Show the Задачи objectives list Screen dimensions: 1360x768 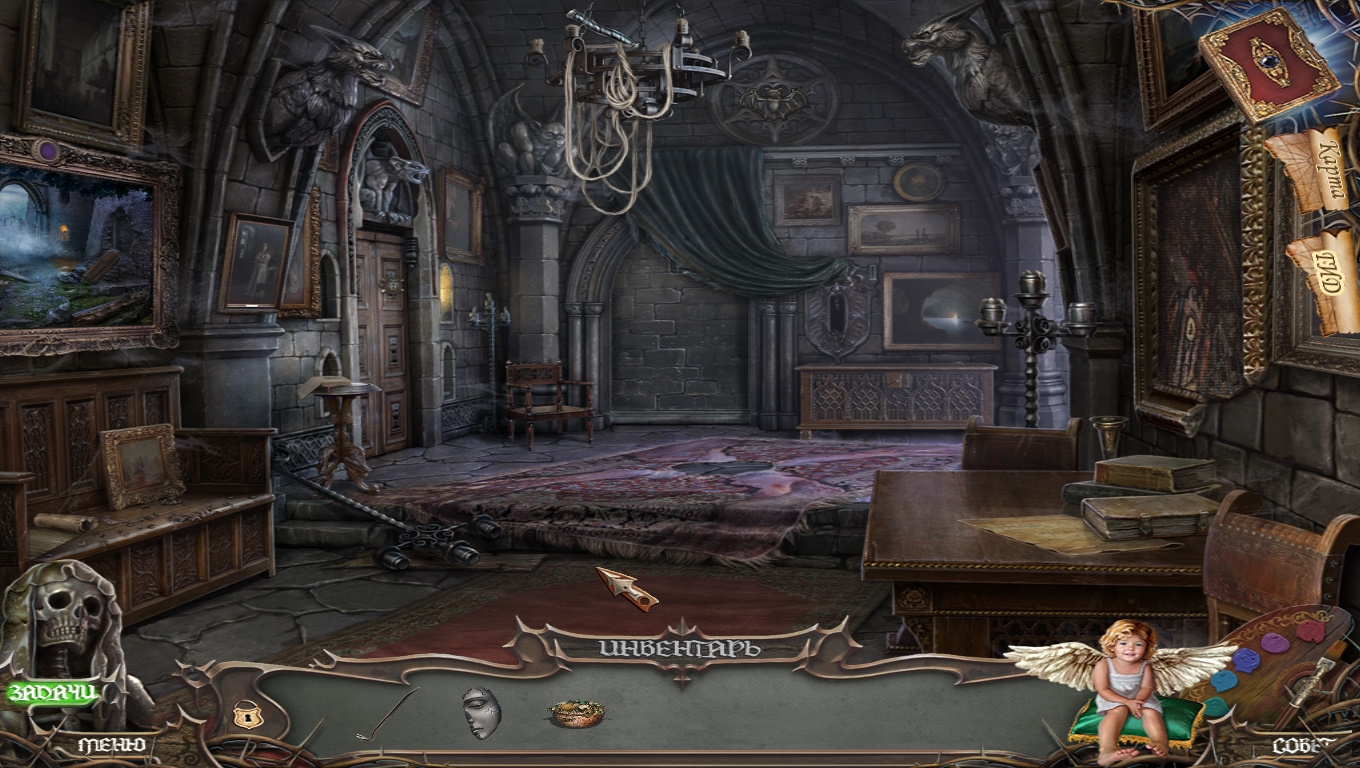[52, 692]
